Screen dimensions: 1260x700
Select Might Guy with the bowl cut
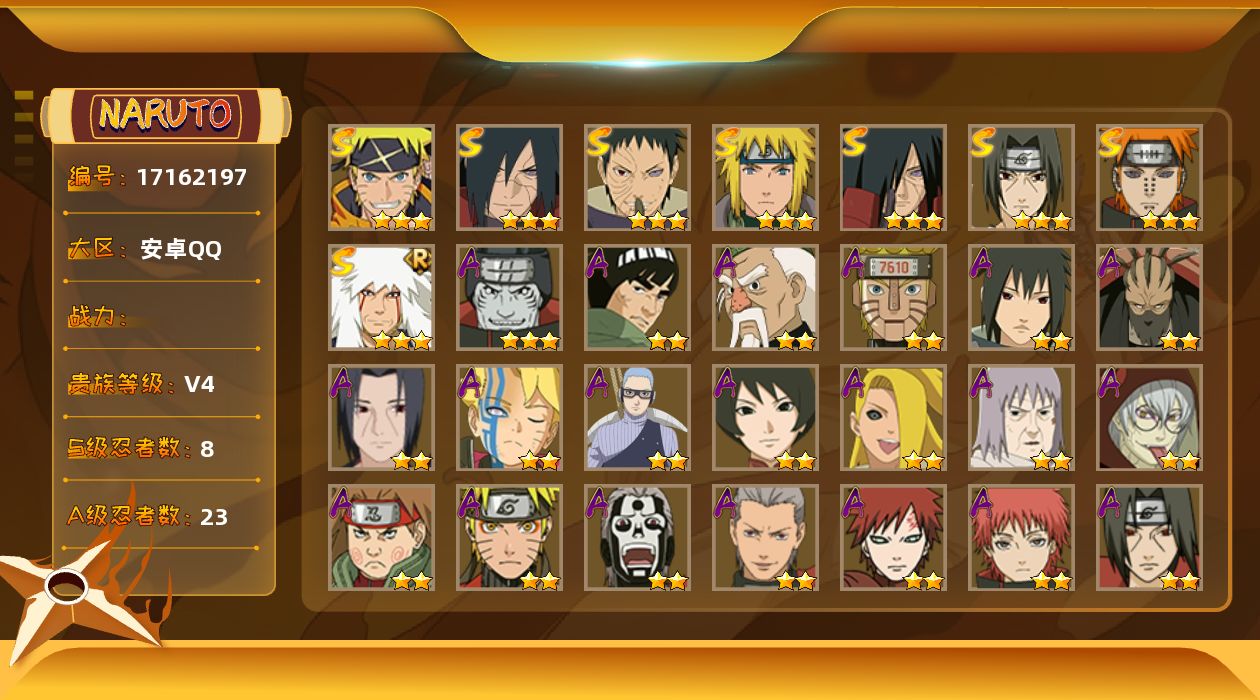coord(637,297)
